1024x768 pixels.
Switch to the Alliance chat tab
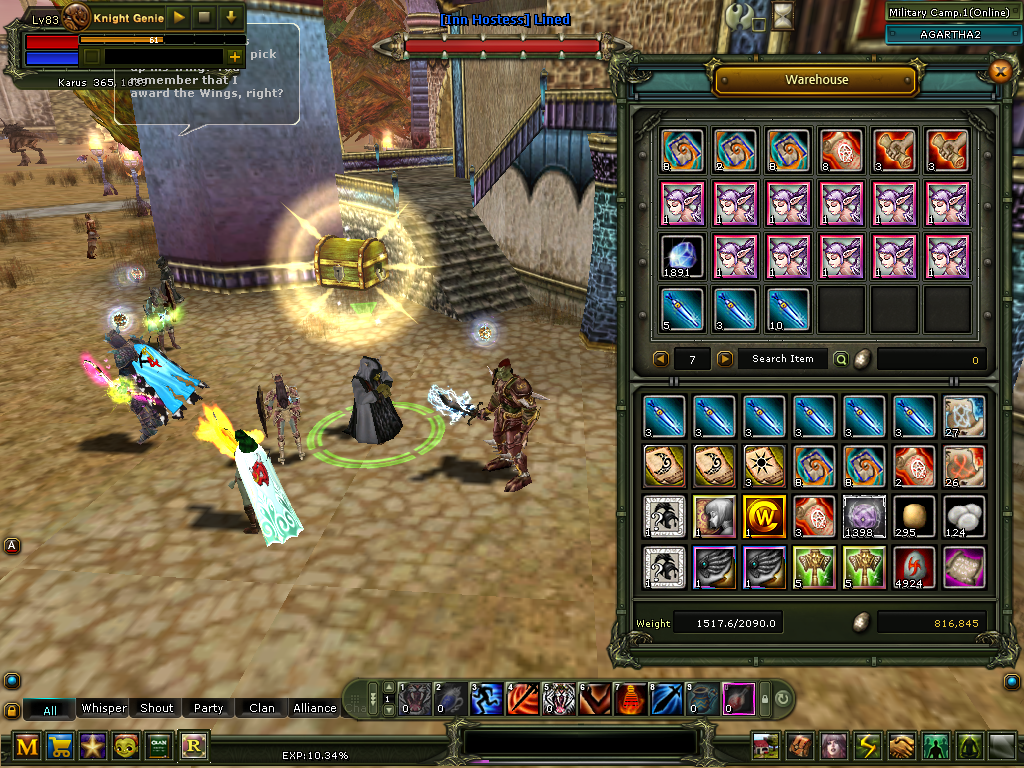click(314, 708)
